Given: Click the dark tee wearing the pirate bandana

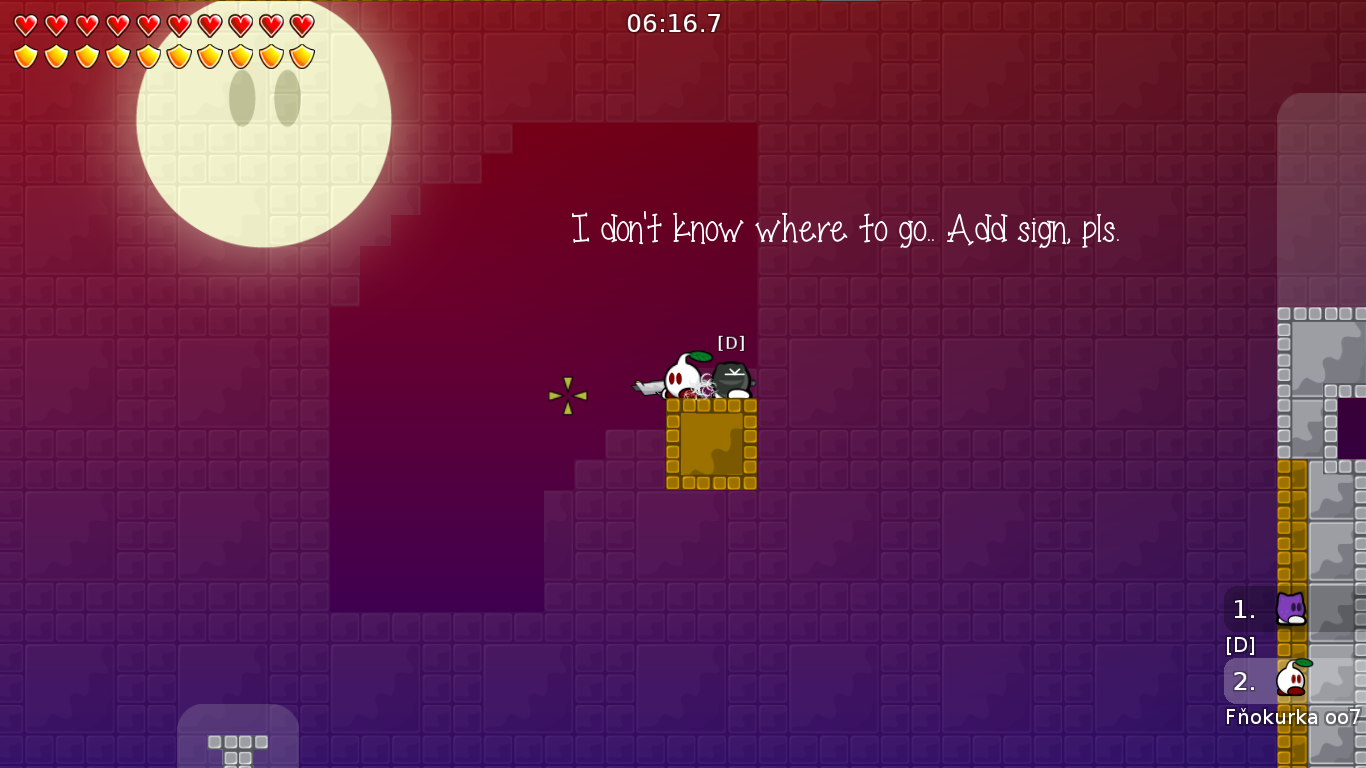Looking at the screenshot, I should coord(732,380).
